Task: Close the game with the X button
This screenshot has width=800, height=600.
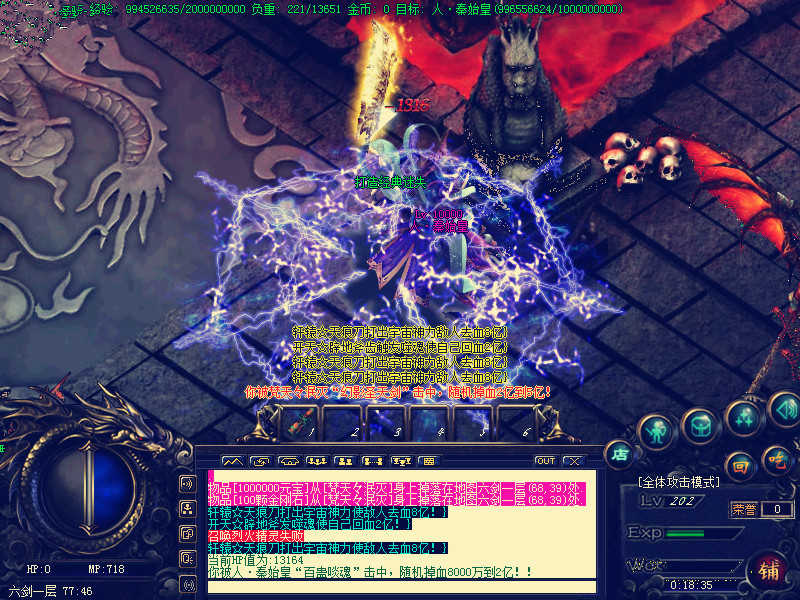Action: click(573, 461)
